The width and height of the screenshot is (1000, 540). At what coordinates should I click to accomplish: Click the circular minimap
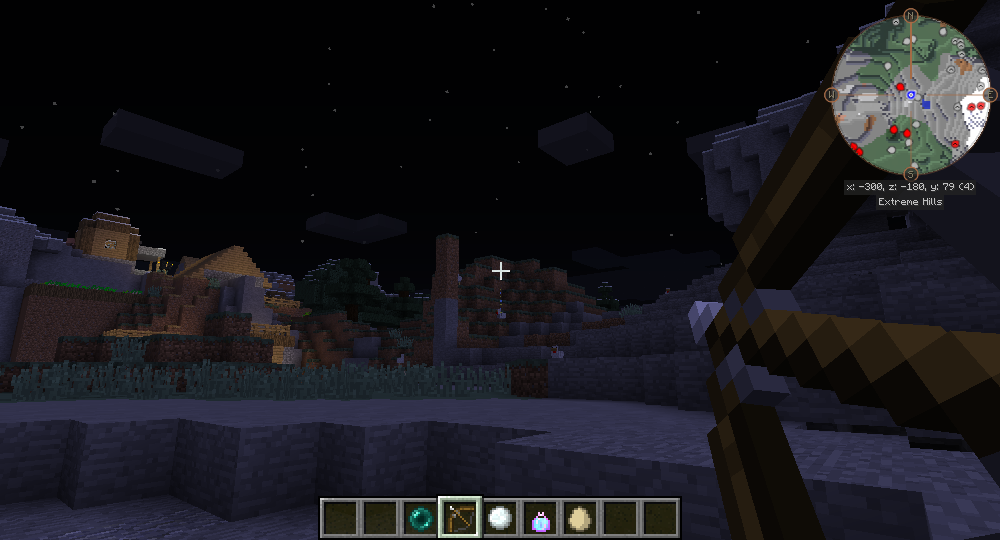pyautogui.click(x=910, y=94)
